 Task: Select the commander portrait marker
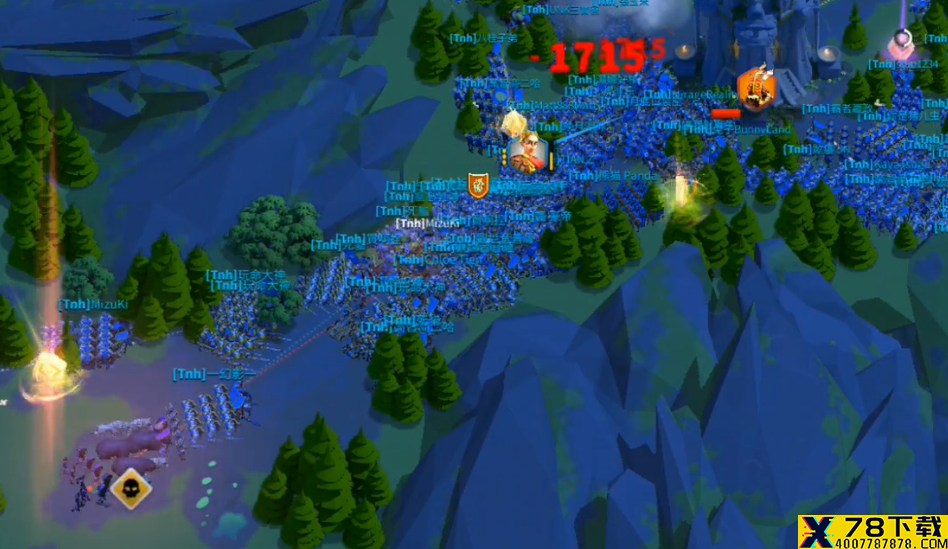click(x=527, y=153)
